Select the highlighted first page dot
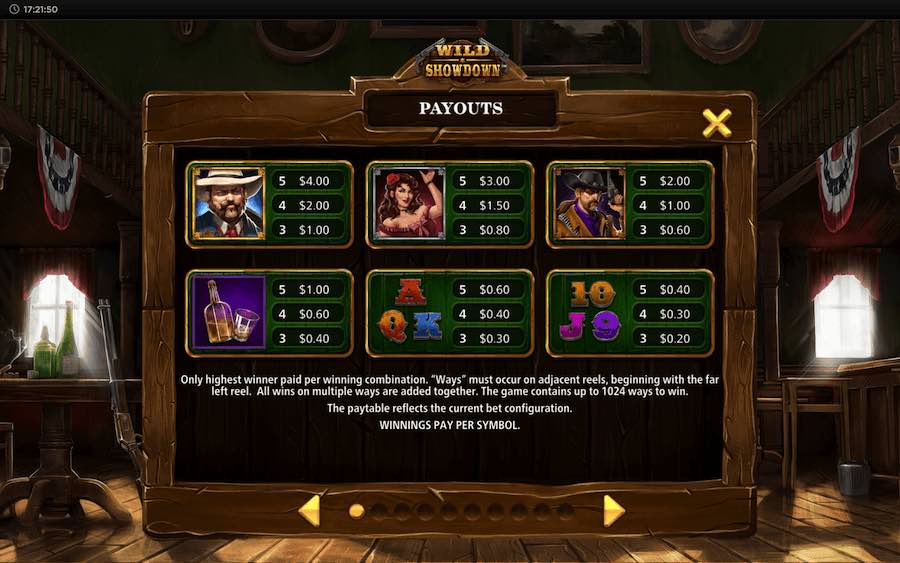 [x=356, y=511]
